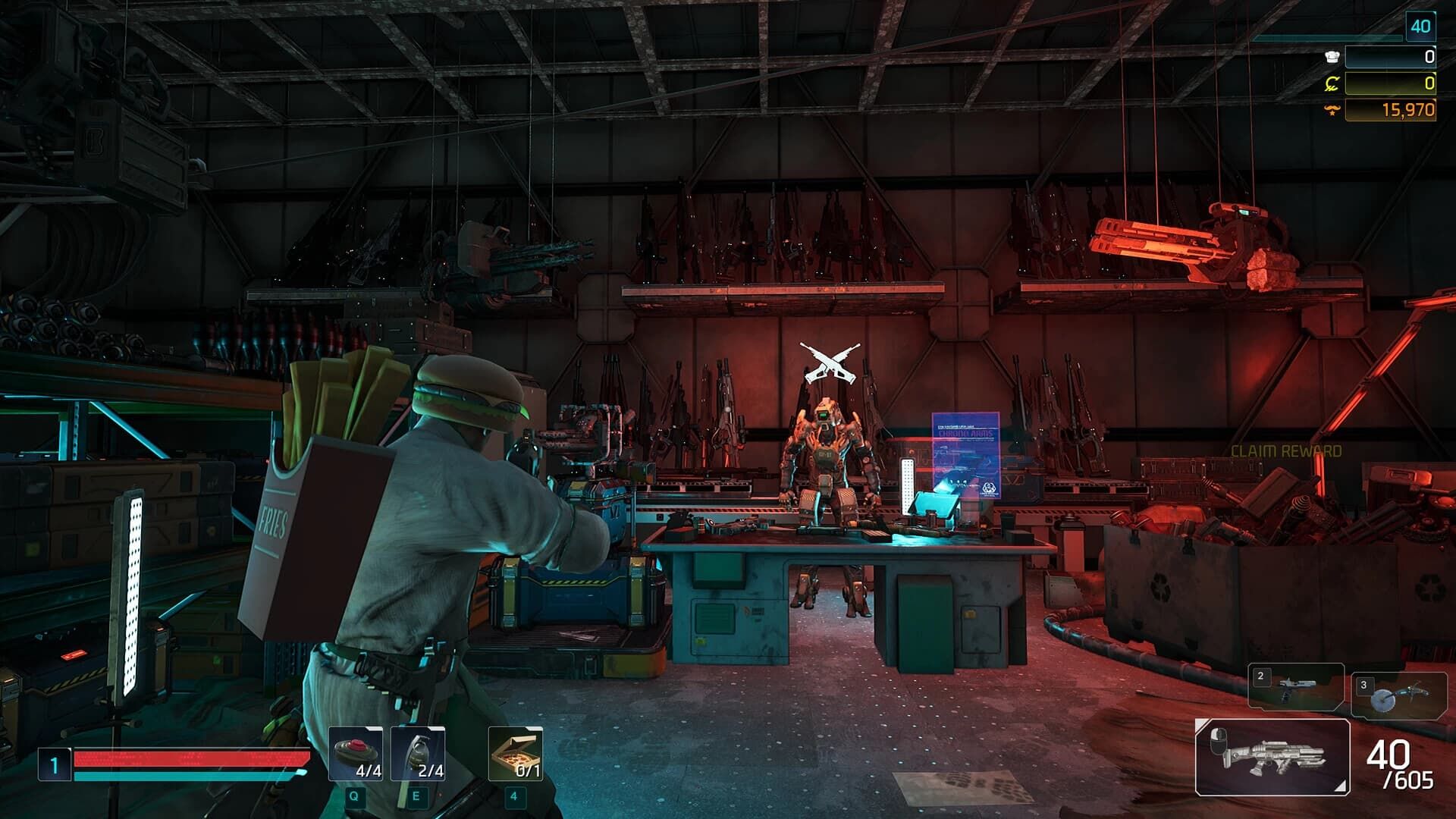Equip the pizza cutter weapon in slot 3
The width and height of the screenshot is (1456, 819).
[1398, 695]
